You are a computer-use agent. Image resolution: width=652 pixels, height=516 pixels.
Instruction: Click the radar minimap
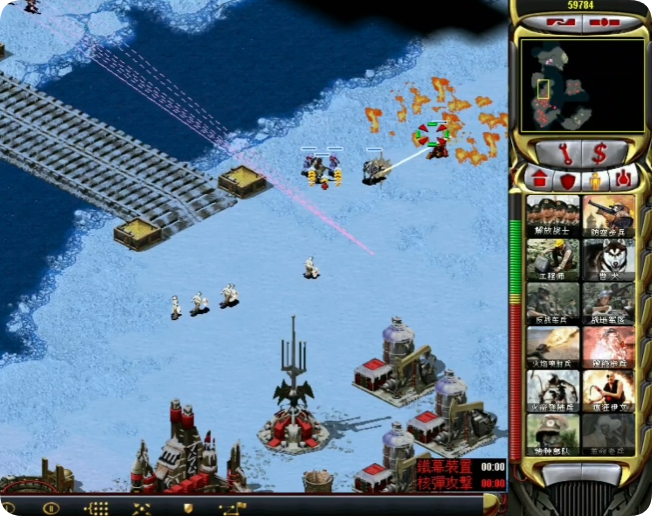point(568,85)
